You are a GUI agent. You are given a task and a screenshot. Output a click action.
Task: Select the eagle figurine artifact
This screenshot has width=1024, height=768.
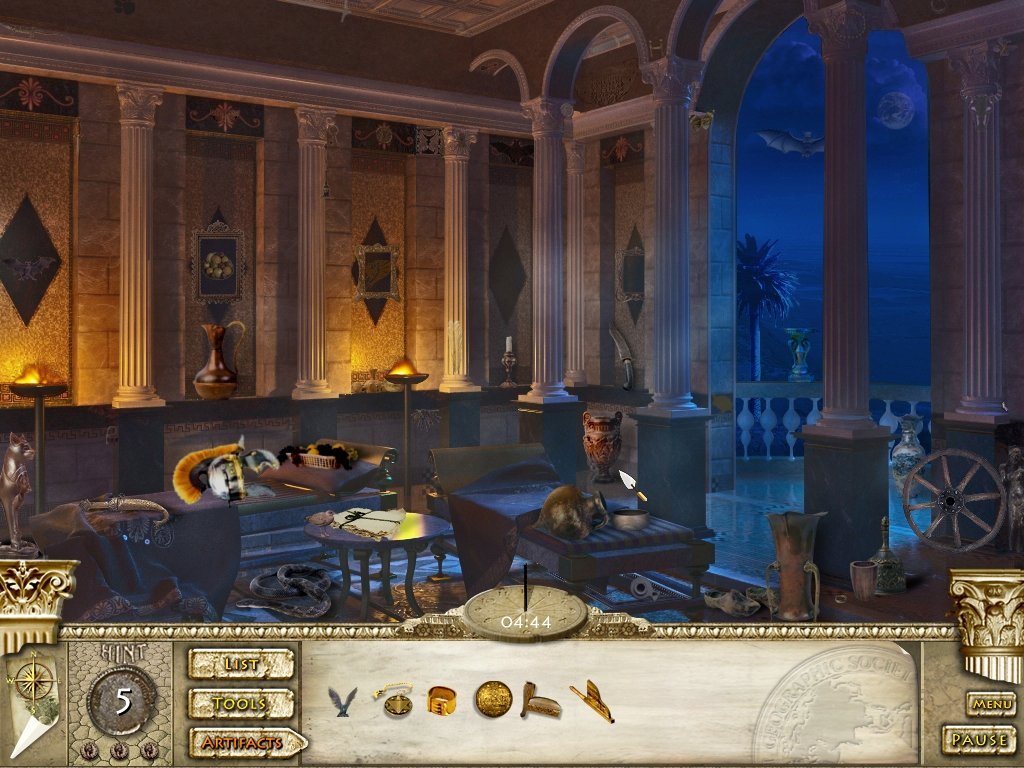342,701
